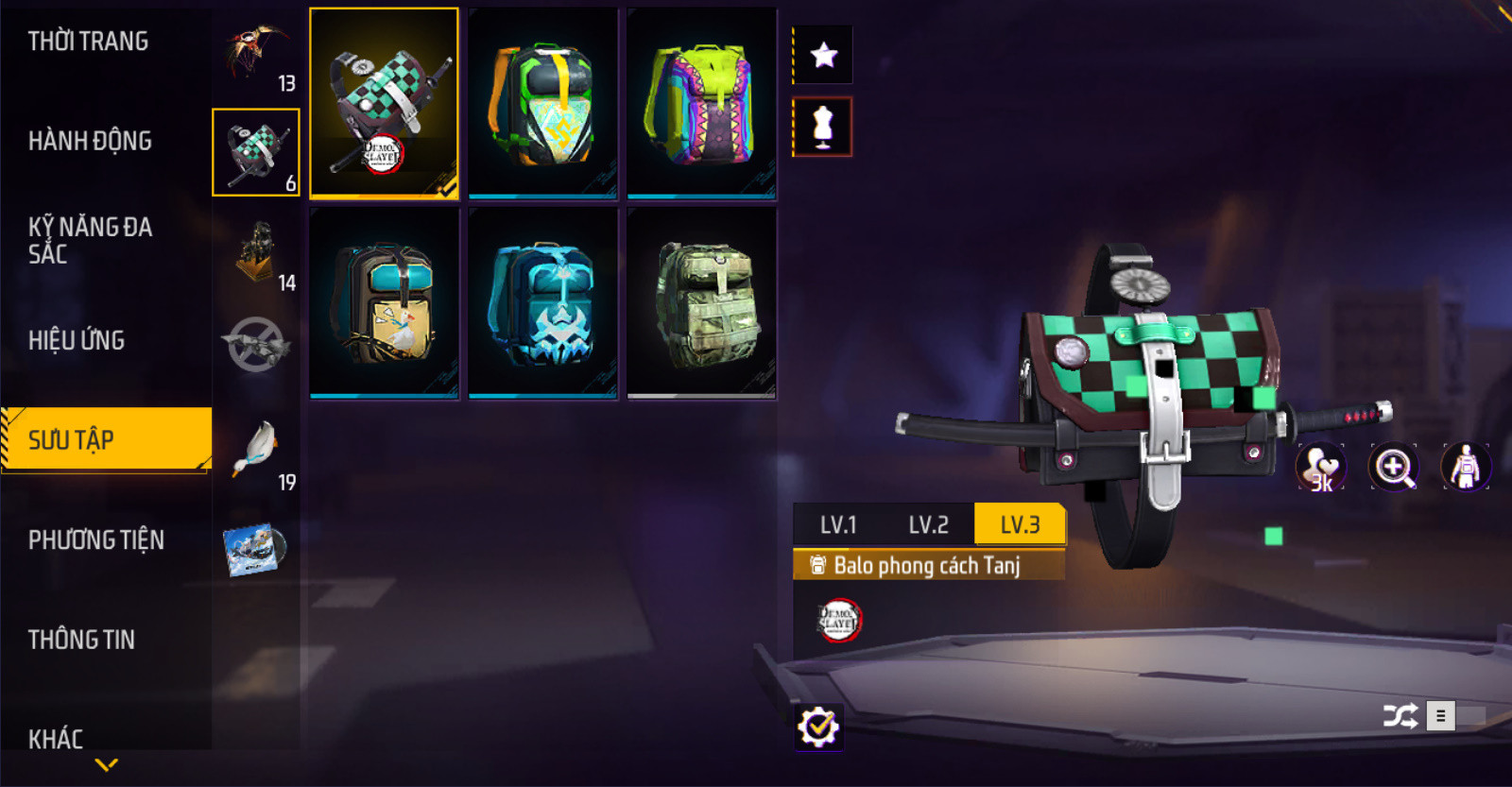Screen dimensions: 1512x787
Task: Choose the duck-themed teal backpack
Action: click(x=384, y=303)
